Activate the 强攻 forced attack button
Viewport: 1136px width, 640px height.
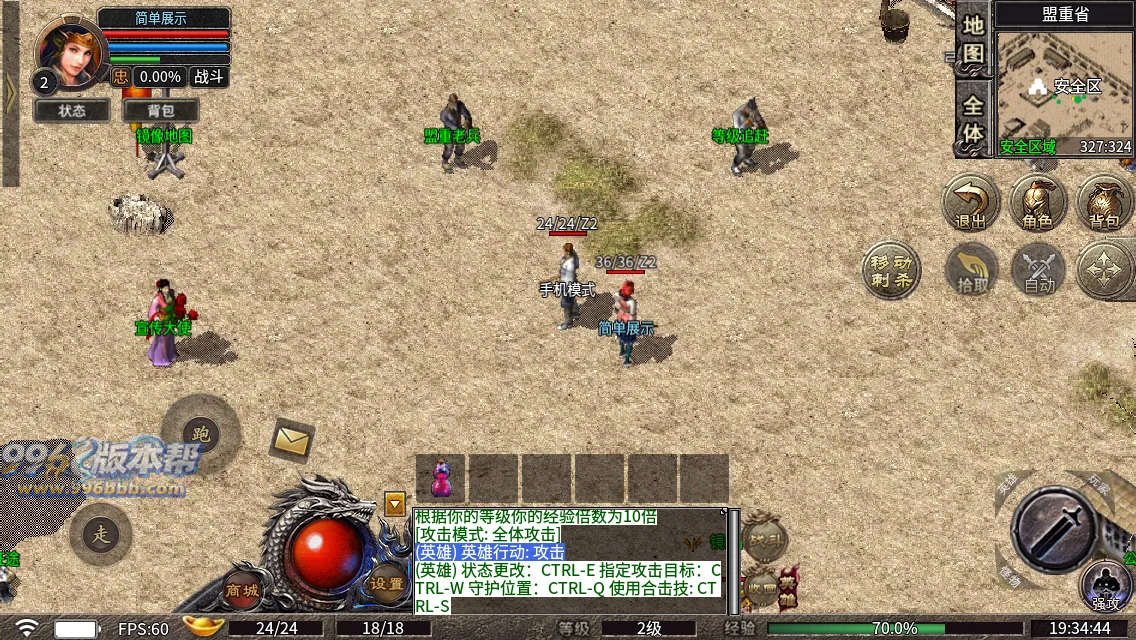click(x=1105, y=586)
